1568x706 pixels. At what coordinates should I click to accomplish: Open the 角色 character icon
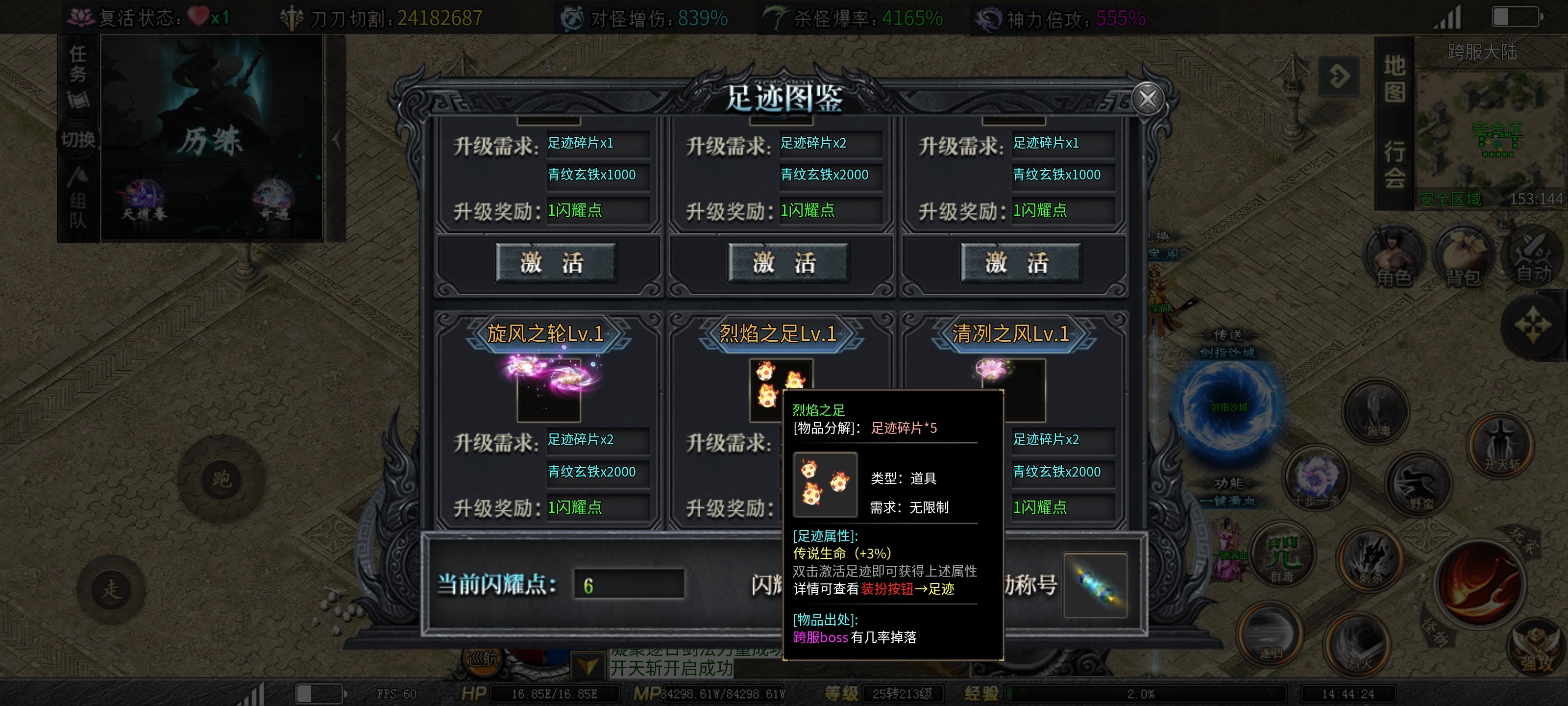tap(1393, 256)
